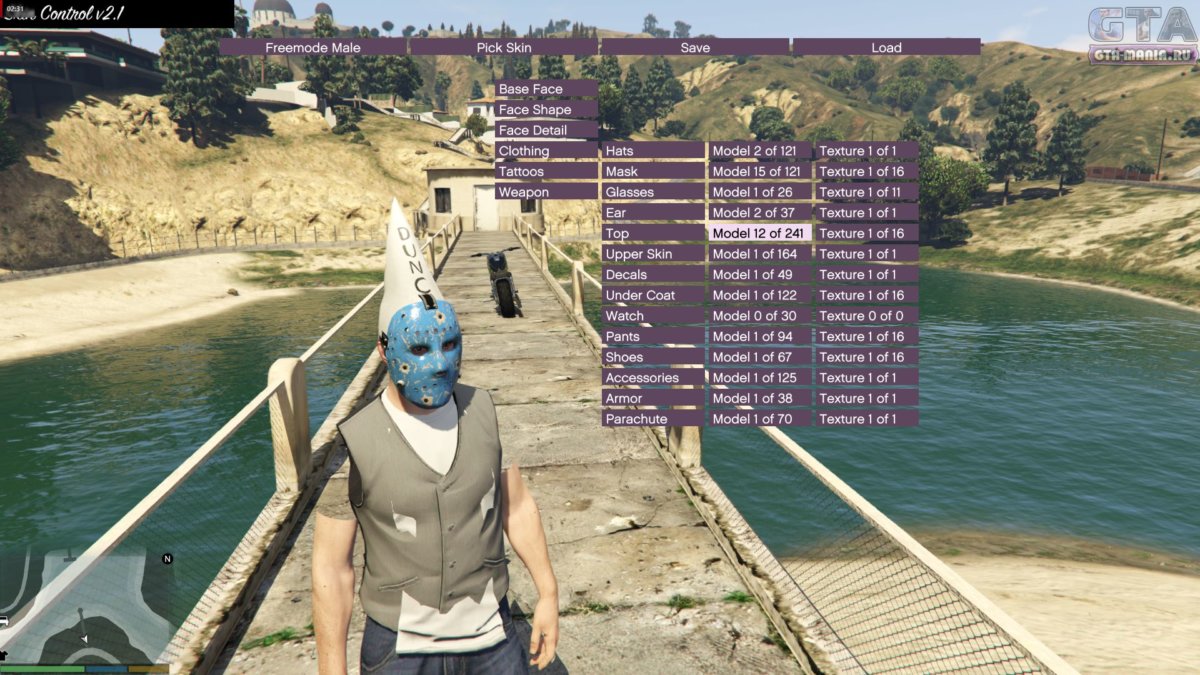1200x675 pixels.
Task: Click the Top model 12 of 241 selector
Action: [760, 233]
